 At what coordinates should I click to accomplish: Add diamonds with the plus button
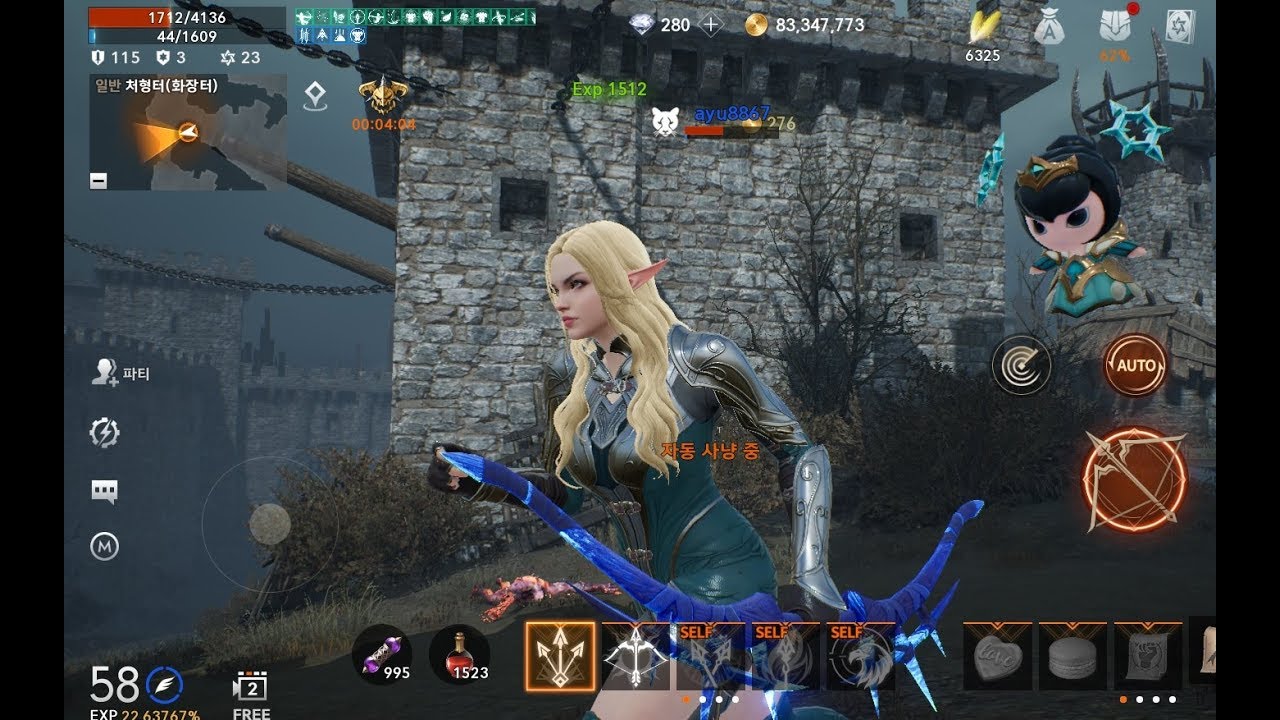pyautogui.click(x=710, y=25)
